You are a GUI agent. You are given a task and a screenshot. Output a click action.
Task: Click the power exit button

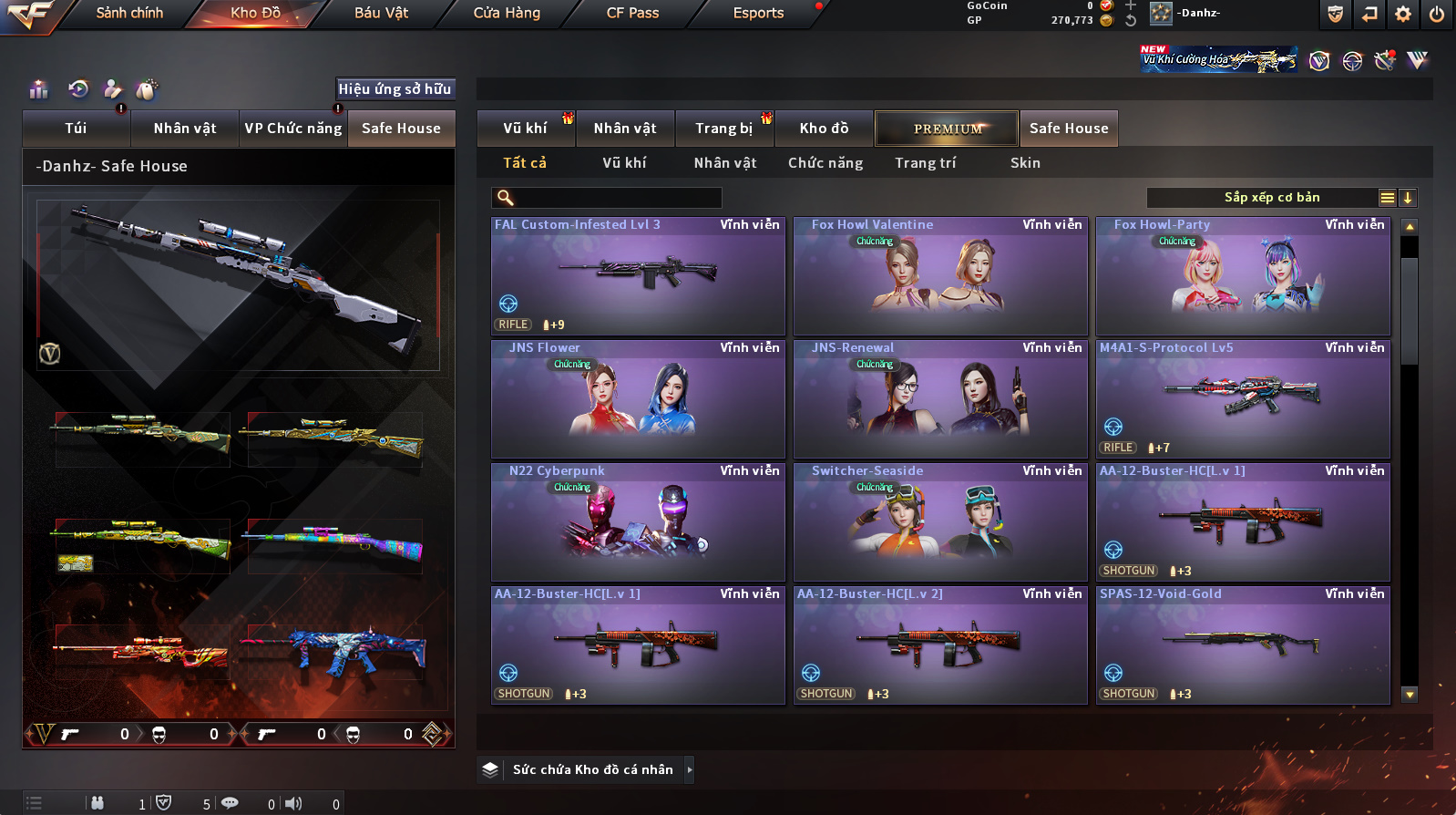pyautogui.click(x=1437, y=14)
